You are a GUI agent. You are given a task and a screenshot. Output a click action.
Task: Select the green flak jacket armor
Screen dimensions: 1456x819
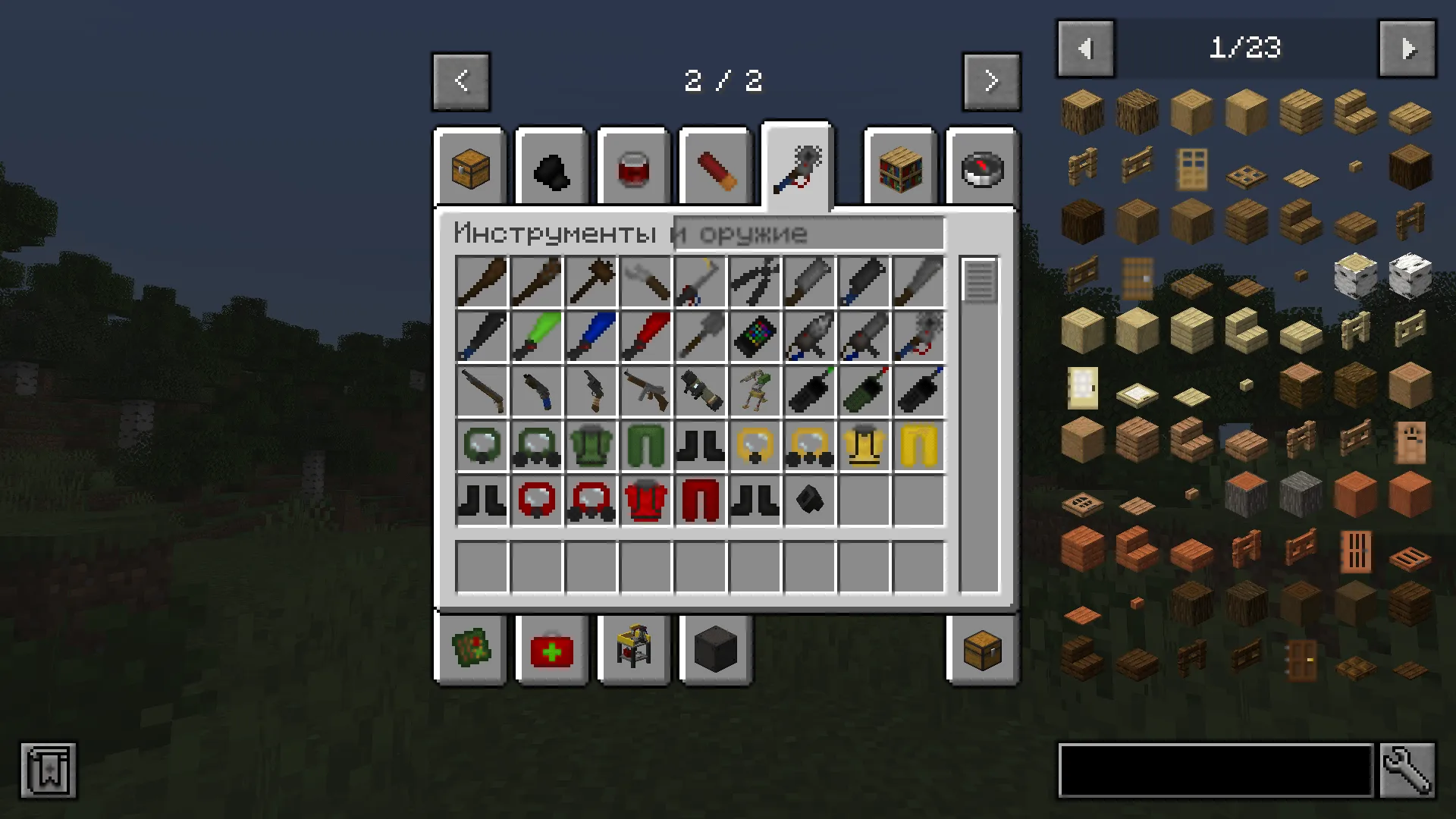pyautogui.click(x=591, y=445)
